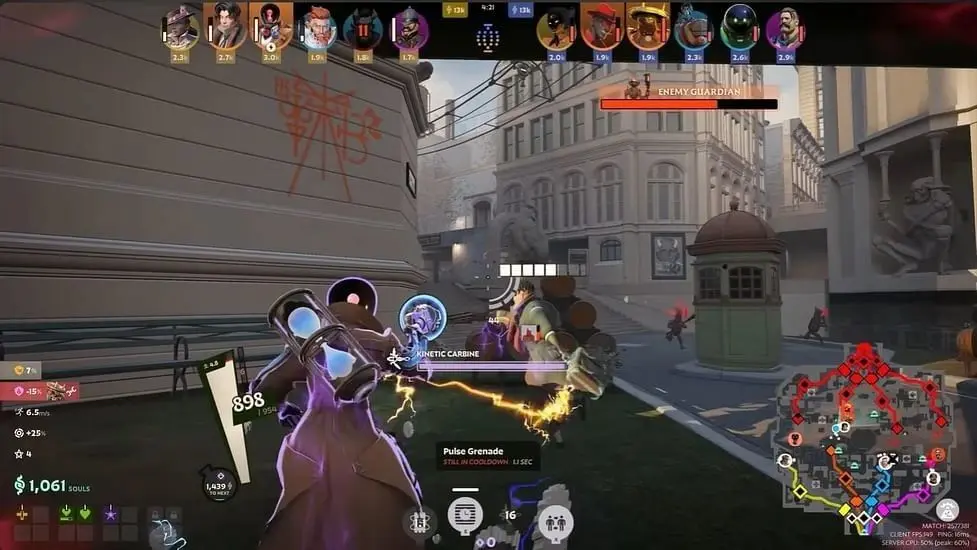Viewport: 977px width, 550px height.
Task: Select the two-figures ability icon
Action: click(x=554, y=520)
